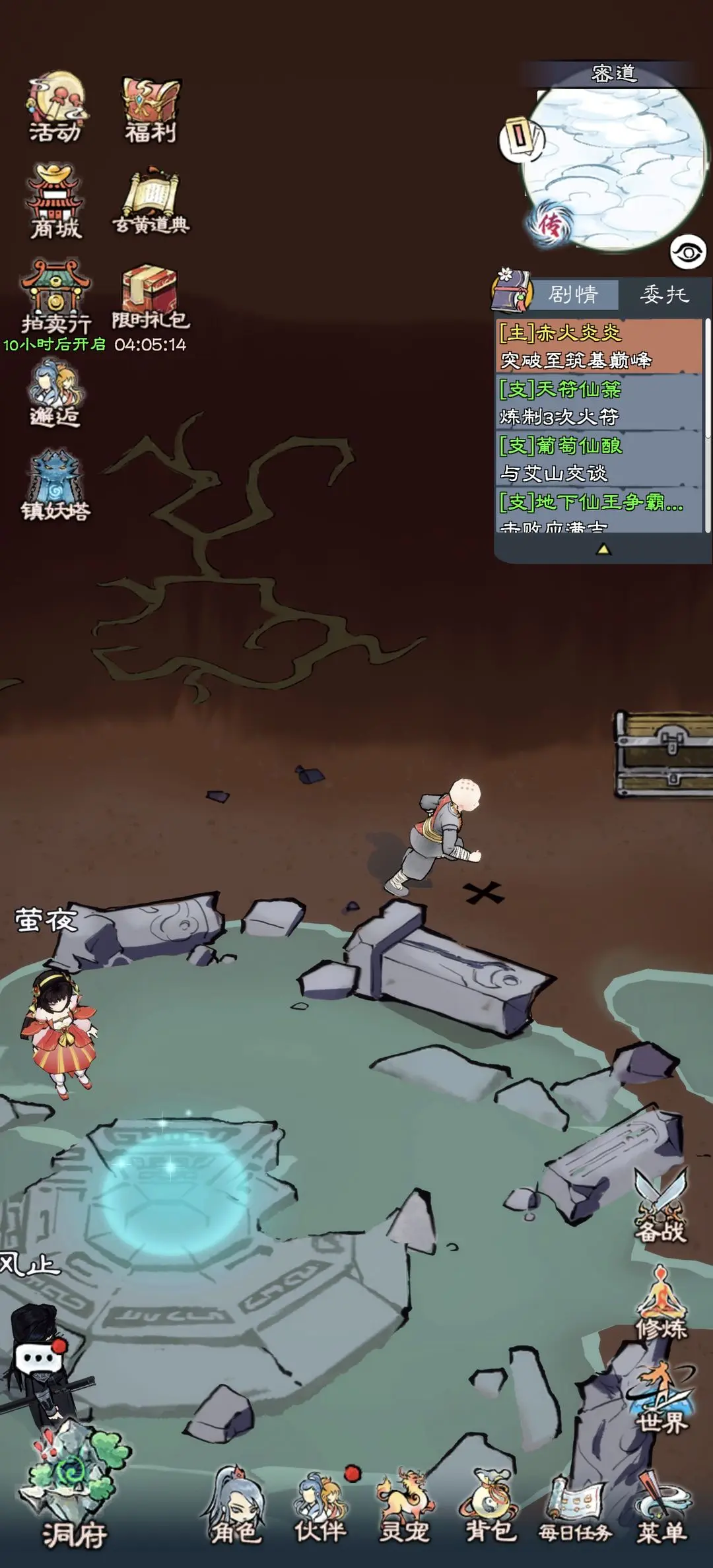Image resolution: width=713 pixels, height=1568 pixels.
Task: Enter the 镇妖塔 tower
Action: pyautogui.click(x=55, y=484)
